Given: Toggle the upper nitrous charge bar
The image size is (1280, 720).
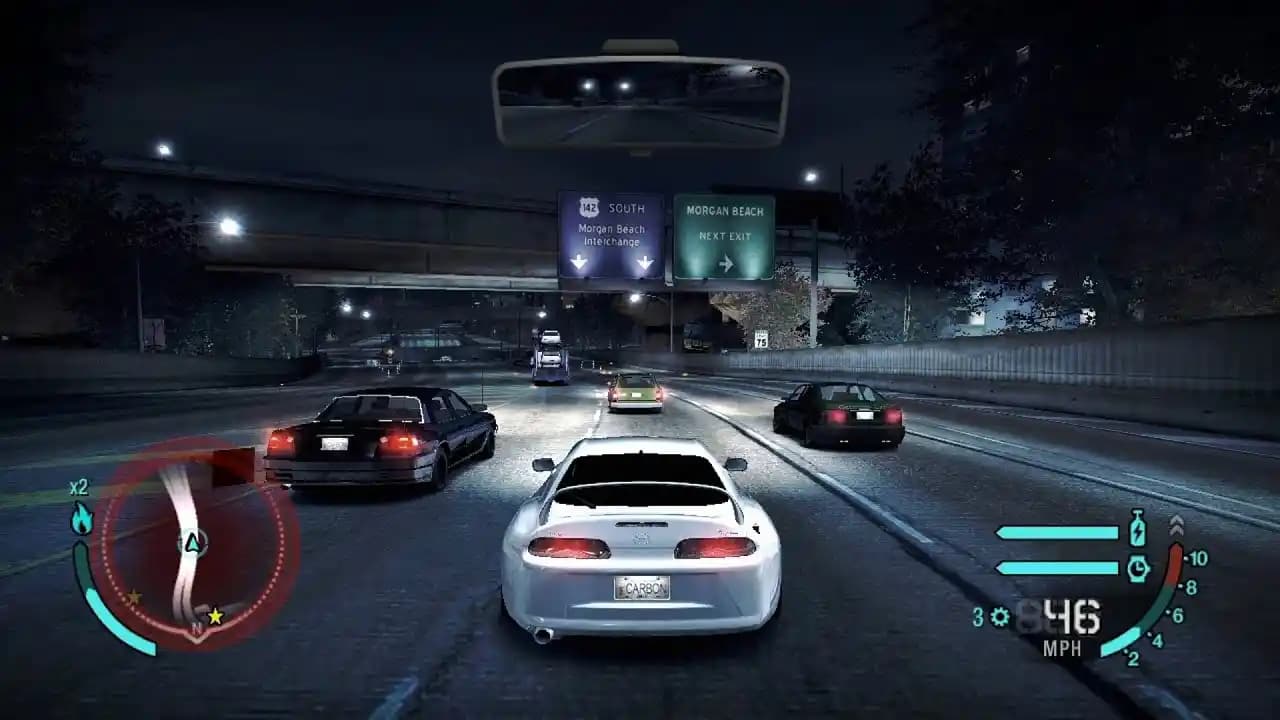Looking at the screenshot, I should (x=1055, y=531).
